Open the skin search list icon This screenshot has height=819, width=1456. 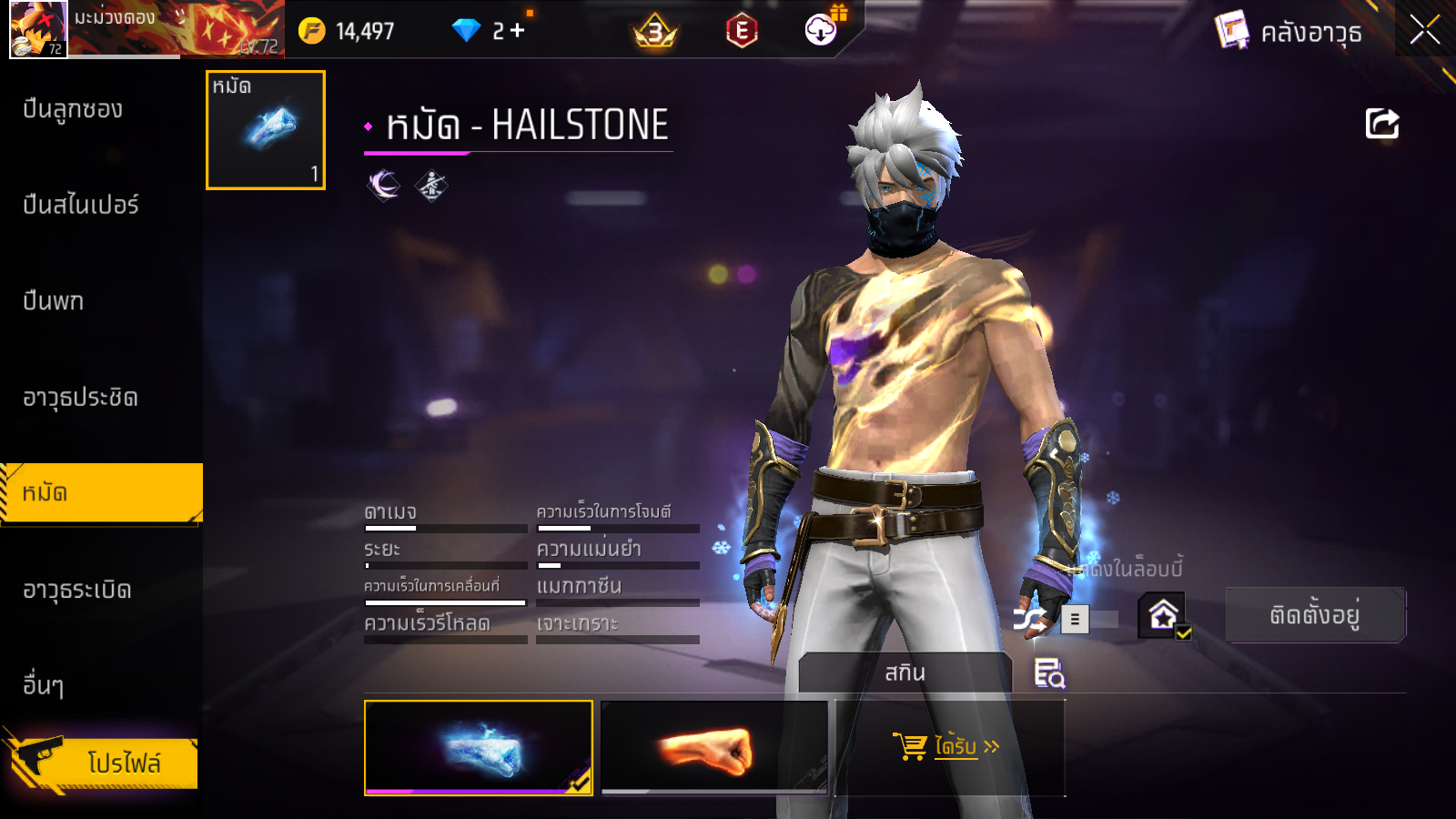[x=1049, y=673]
